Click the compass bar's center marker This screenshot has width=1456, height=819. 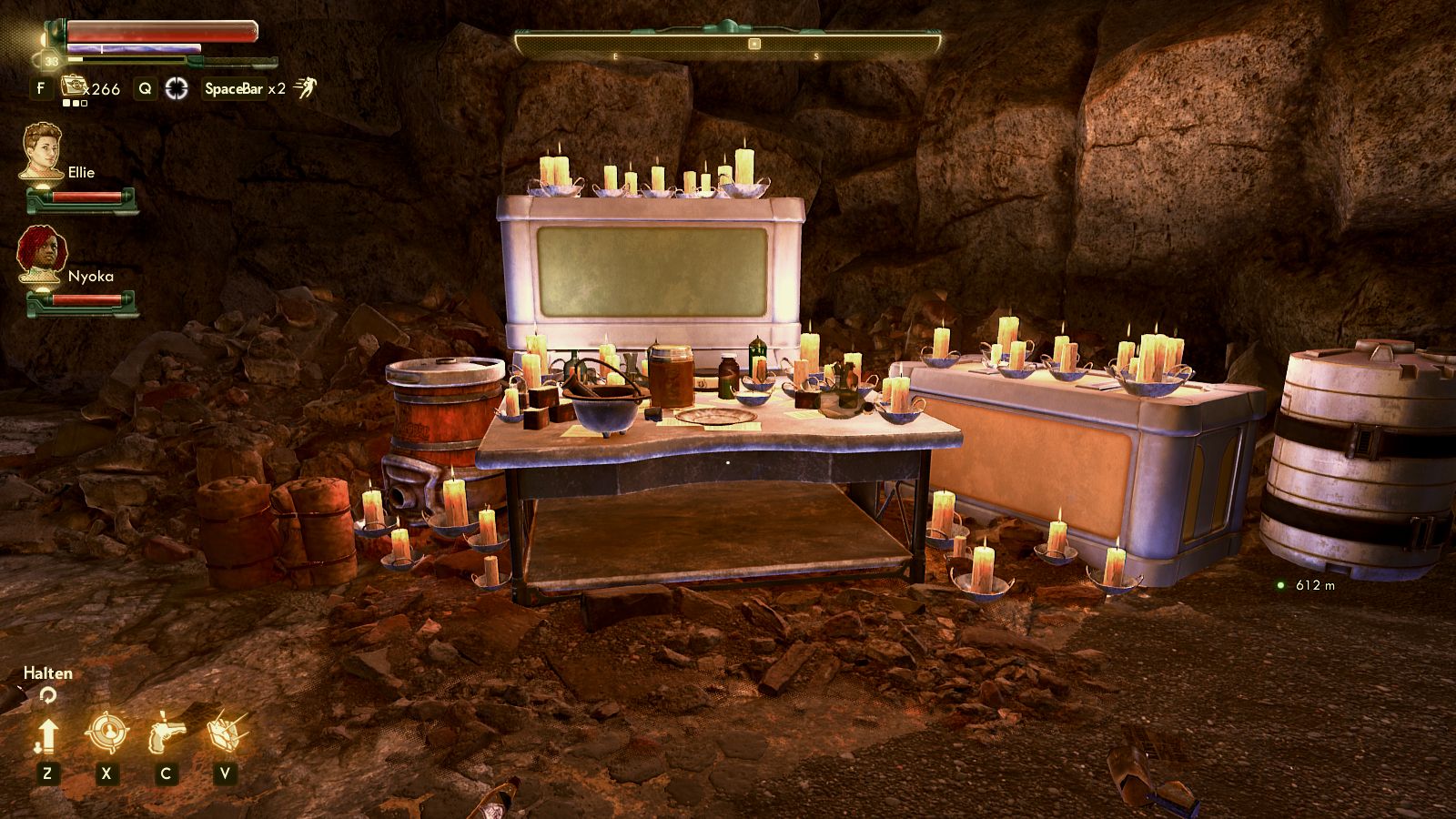tap(753, 44)
